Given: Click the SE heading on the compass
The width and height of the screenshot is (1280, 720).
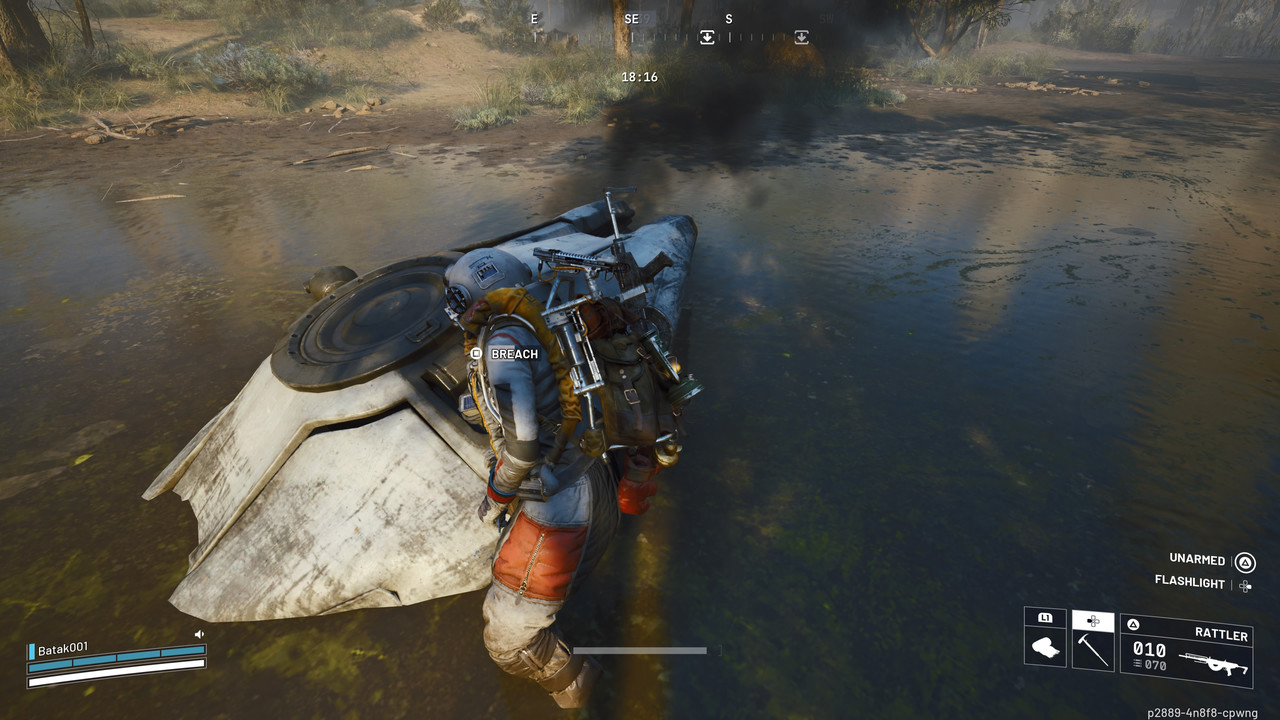Looking at the screenshot, I should (631, 19).
